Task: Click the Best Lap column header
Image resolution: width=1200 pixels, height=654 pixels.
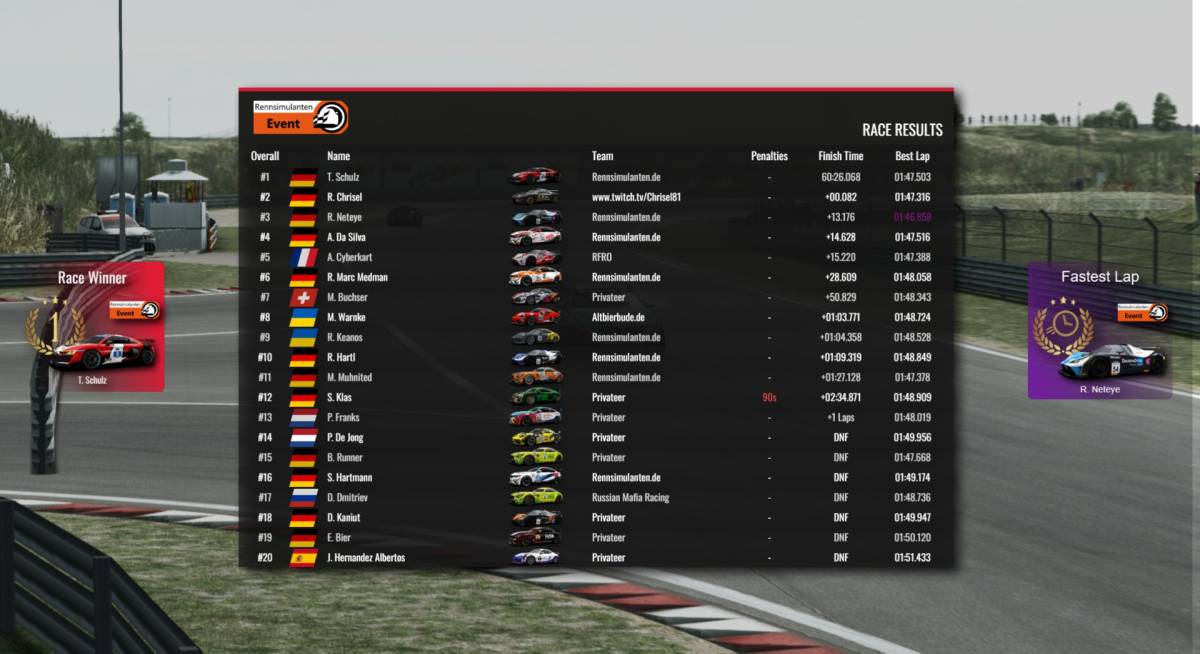Action: tap(911, 156)
